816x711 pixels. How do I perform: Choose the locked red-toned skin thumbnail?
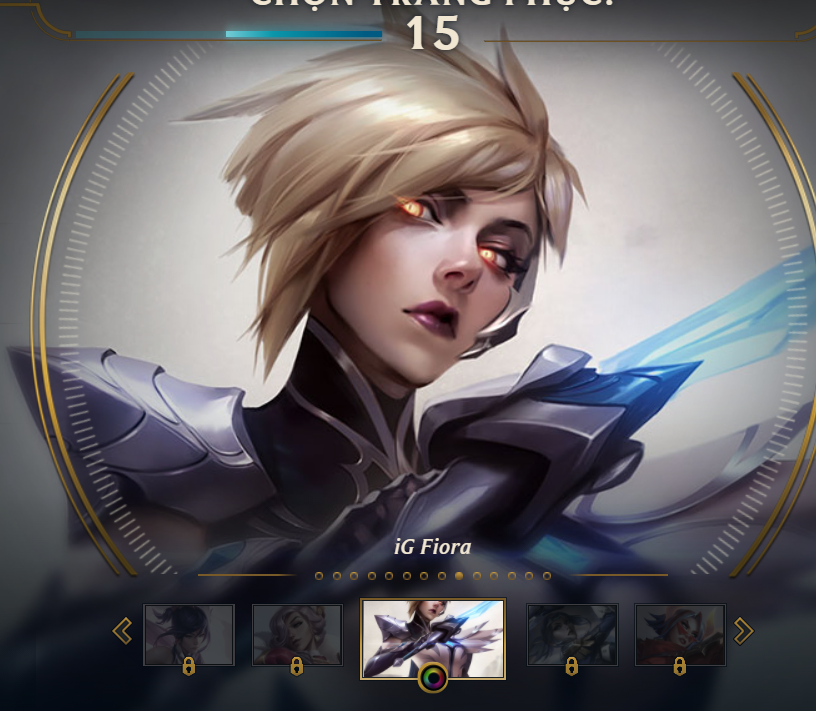pyautogui.click(x=680, y=634)
